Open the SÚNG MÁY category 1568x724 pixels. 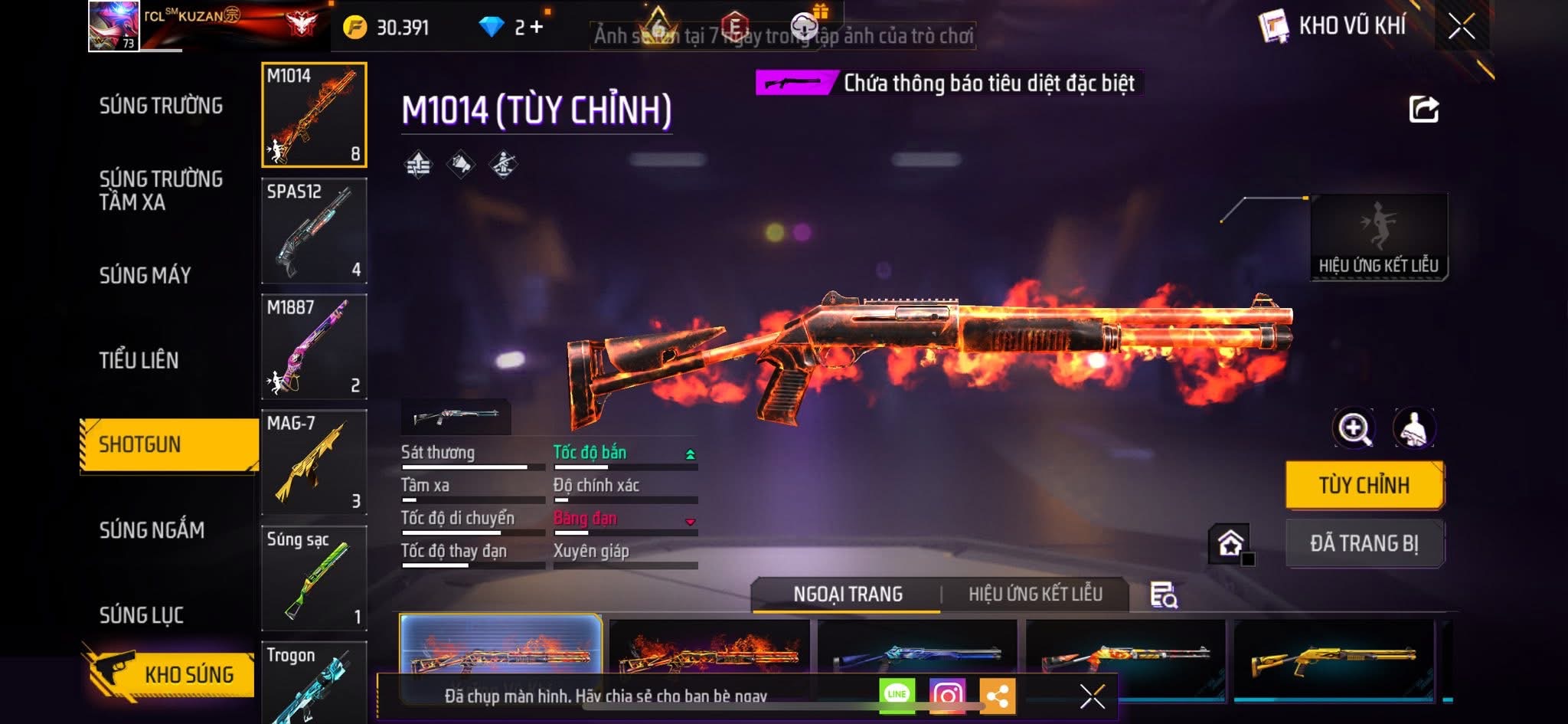coord(145,275)
